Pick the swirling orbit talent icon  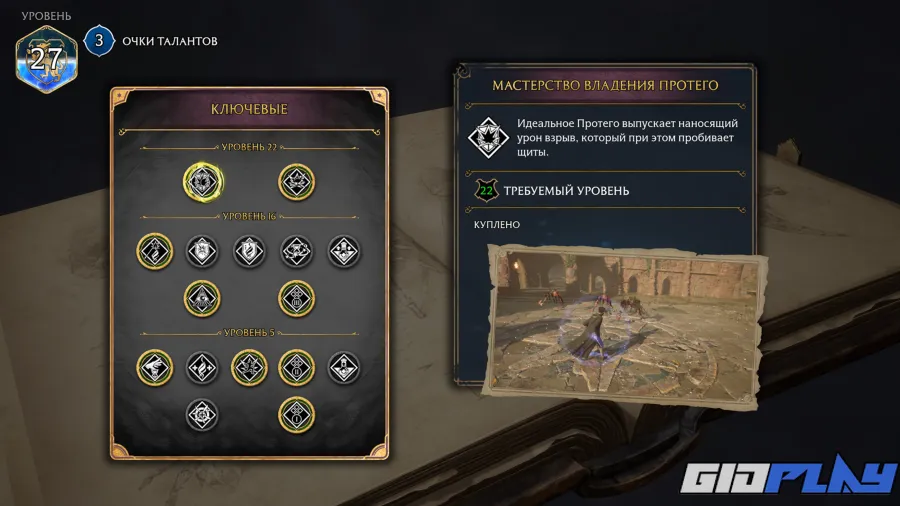pos(297,250)
